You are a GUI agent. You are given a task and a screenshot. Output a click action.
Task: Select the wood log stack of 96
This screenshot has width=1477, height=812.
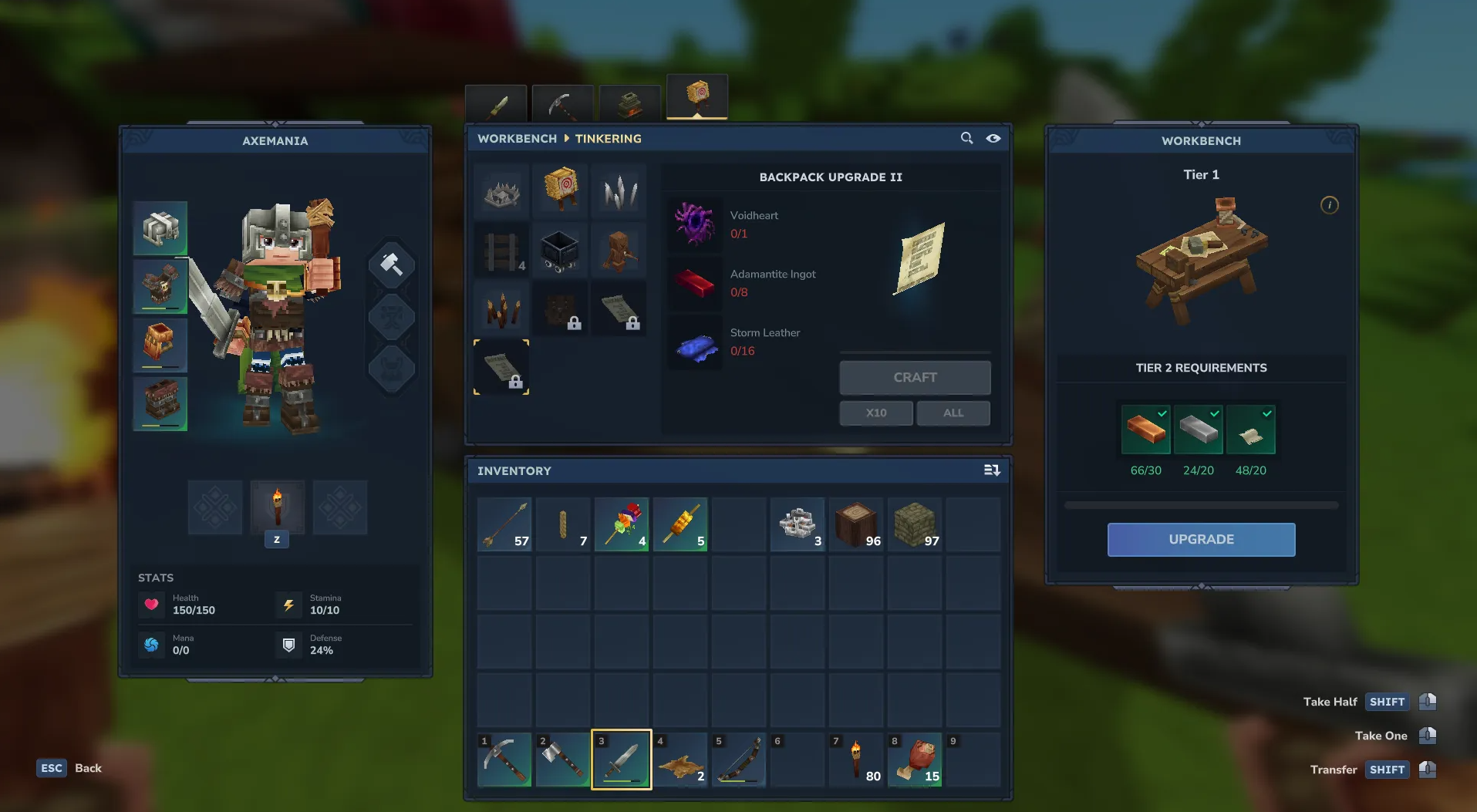[856, 524]
